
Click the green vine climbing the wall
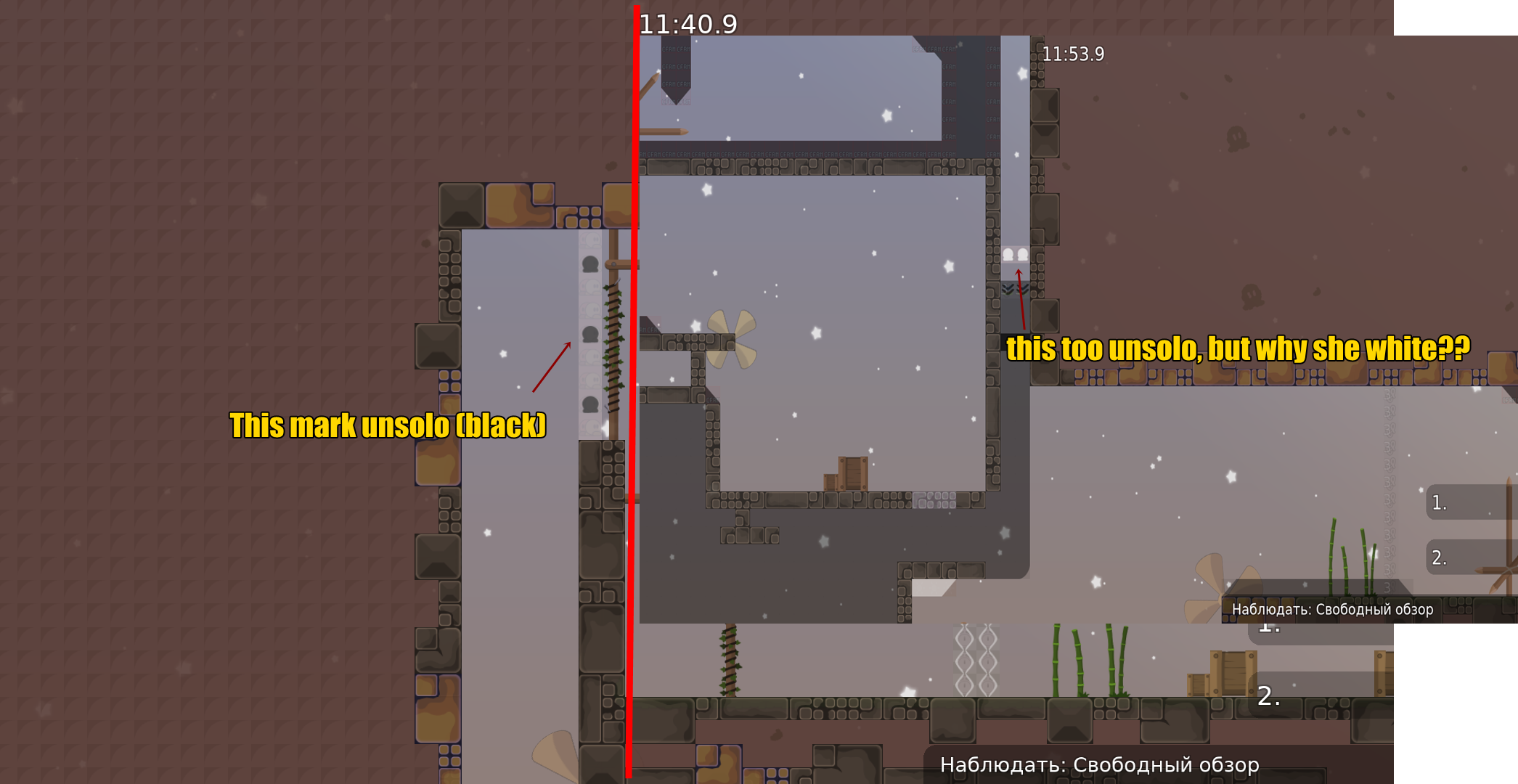(613, 348)
